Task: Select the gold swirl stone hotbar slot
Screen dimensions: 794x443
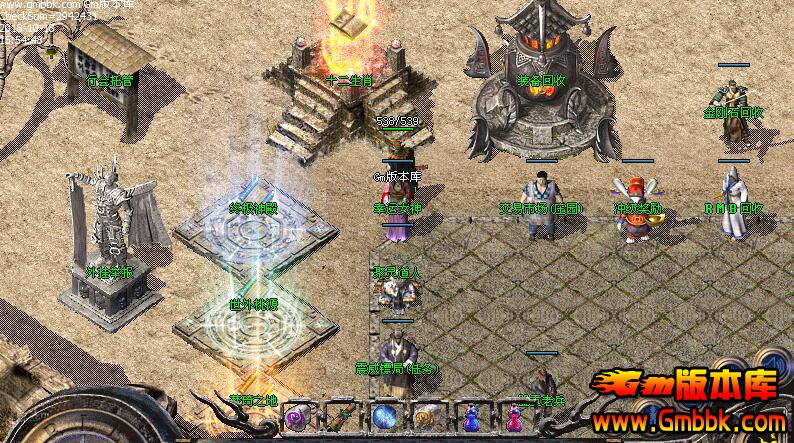Action: 424,417
